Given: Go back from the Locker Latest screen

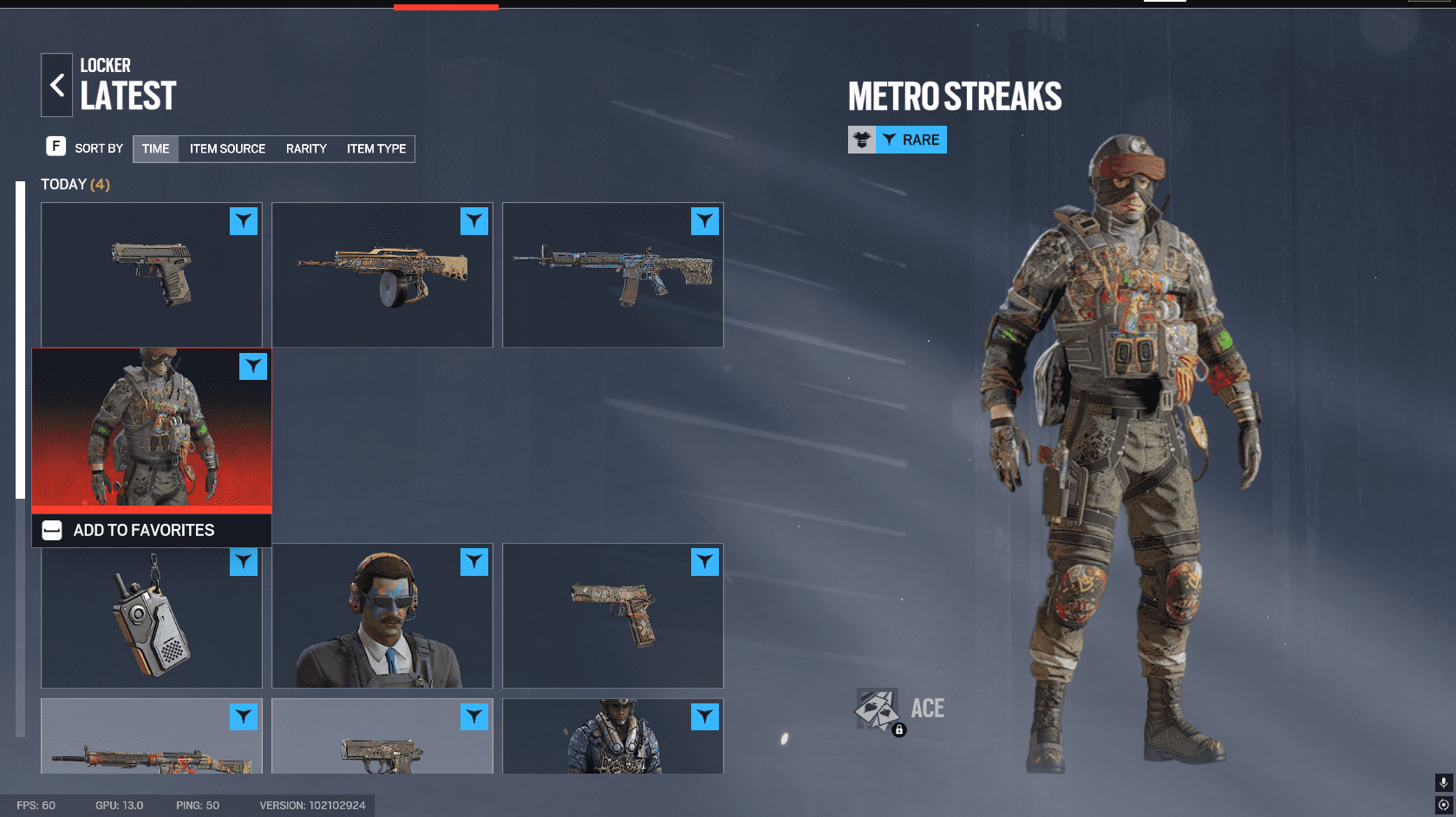Looking at the screenshot, I should pyautogui.click(x=56, y=85).
